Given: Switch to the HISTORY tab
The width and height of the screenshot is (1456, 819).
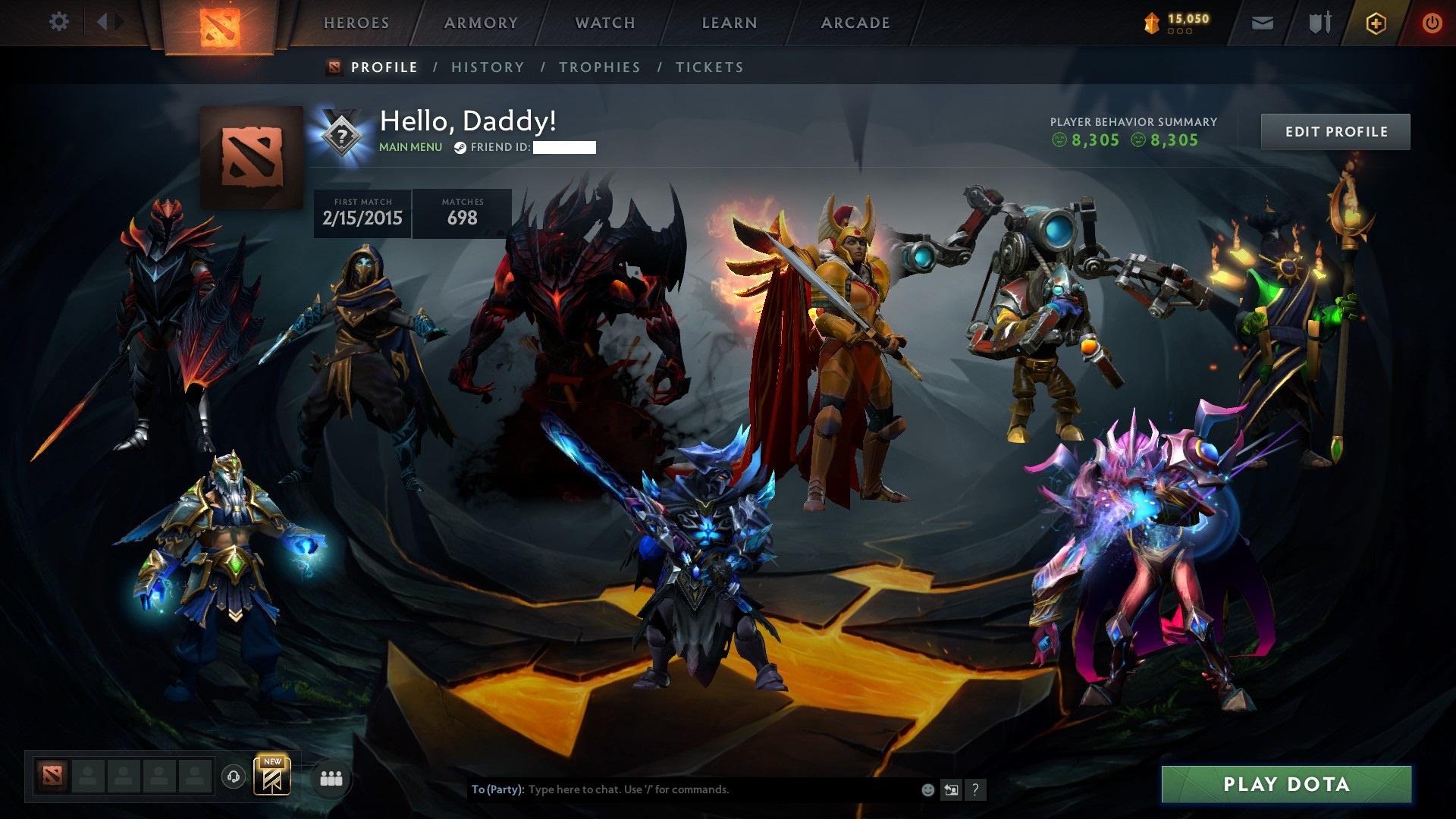Looking at the screenshot, I should pyautogui.click(x=487, y=67).
